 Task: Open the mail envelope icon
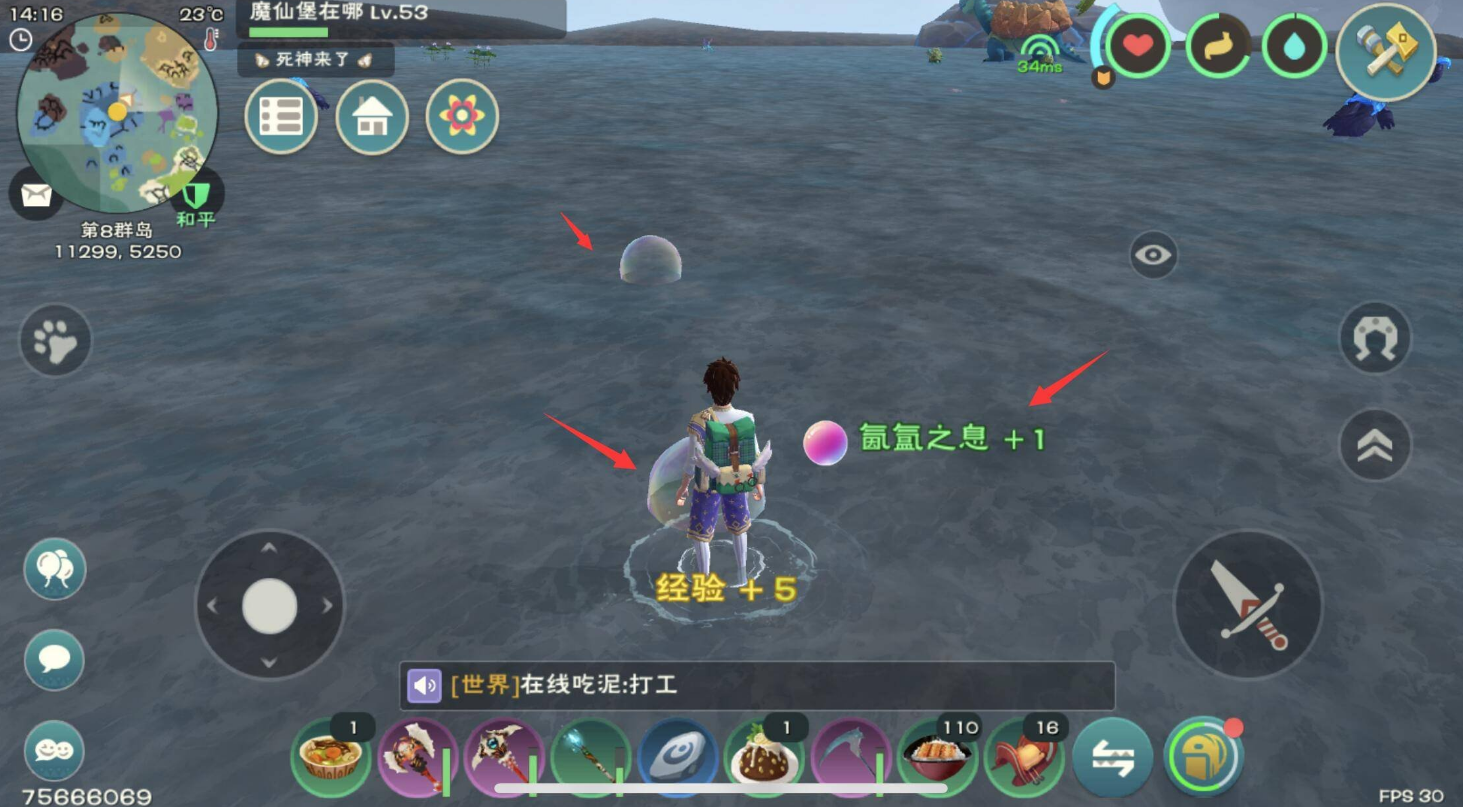37,195
